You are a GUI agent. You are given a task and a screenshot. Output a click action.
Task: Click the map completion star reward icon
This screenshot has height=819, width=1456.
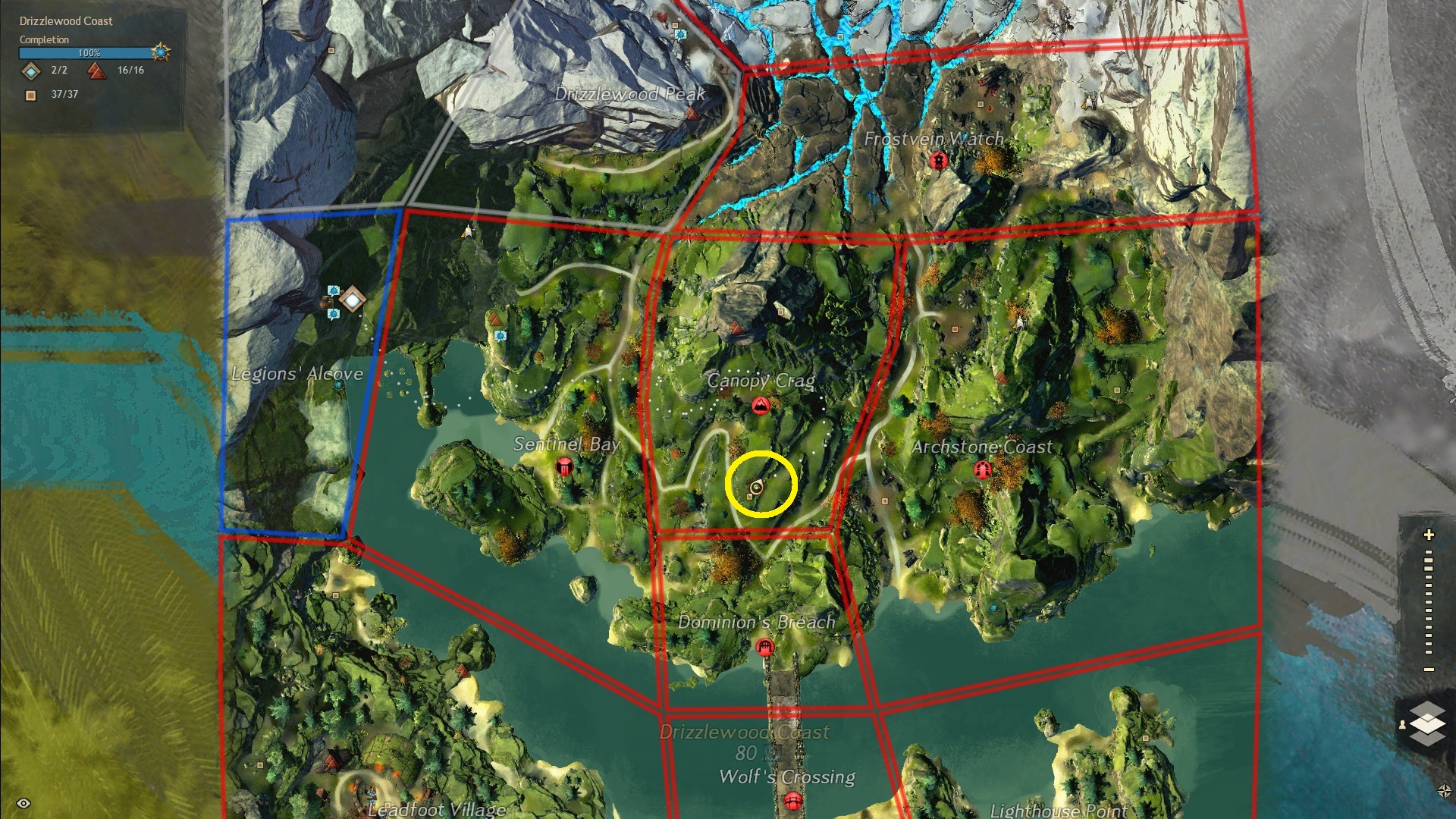[x=161, y=52]
